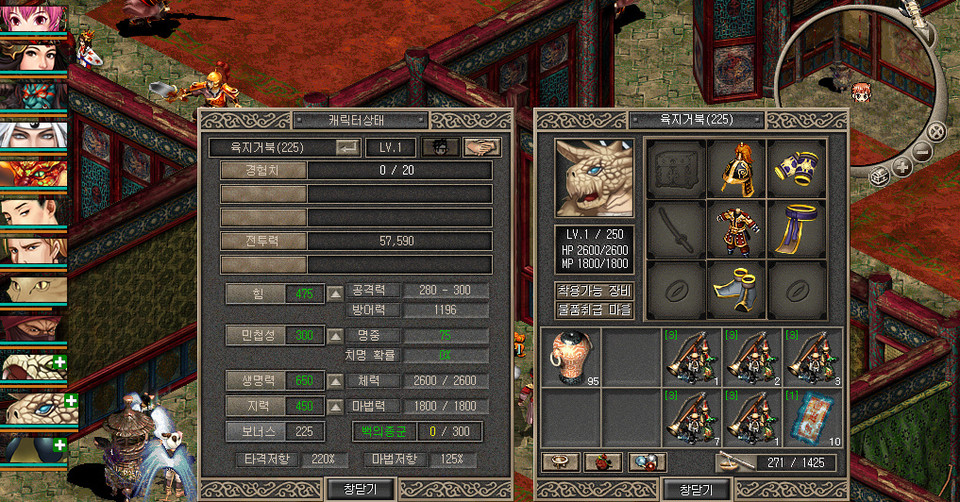The image size is (960, 502).
Task: Select the blue scroll item stack of 10
Action: click(x=814, y=417)
